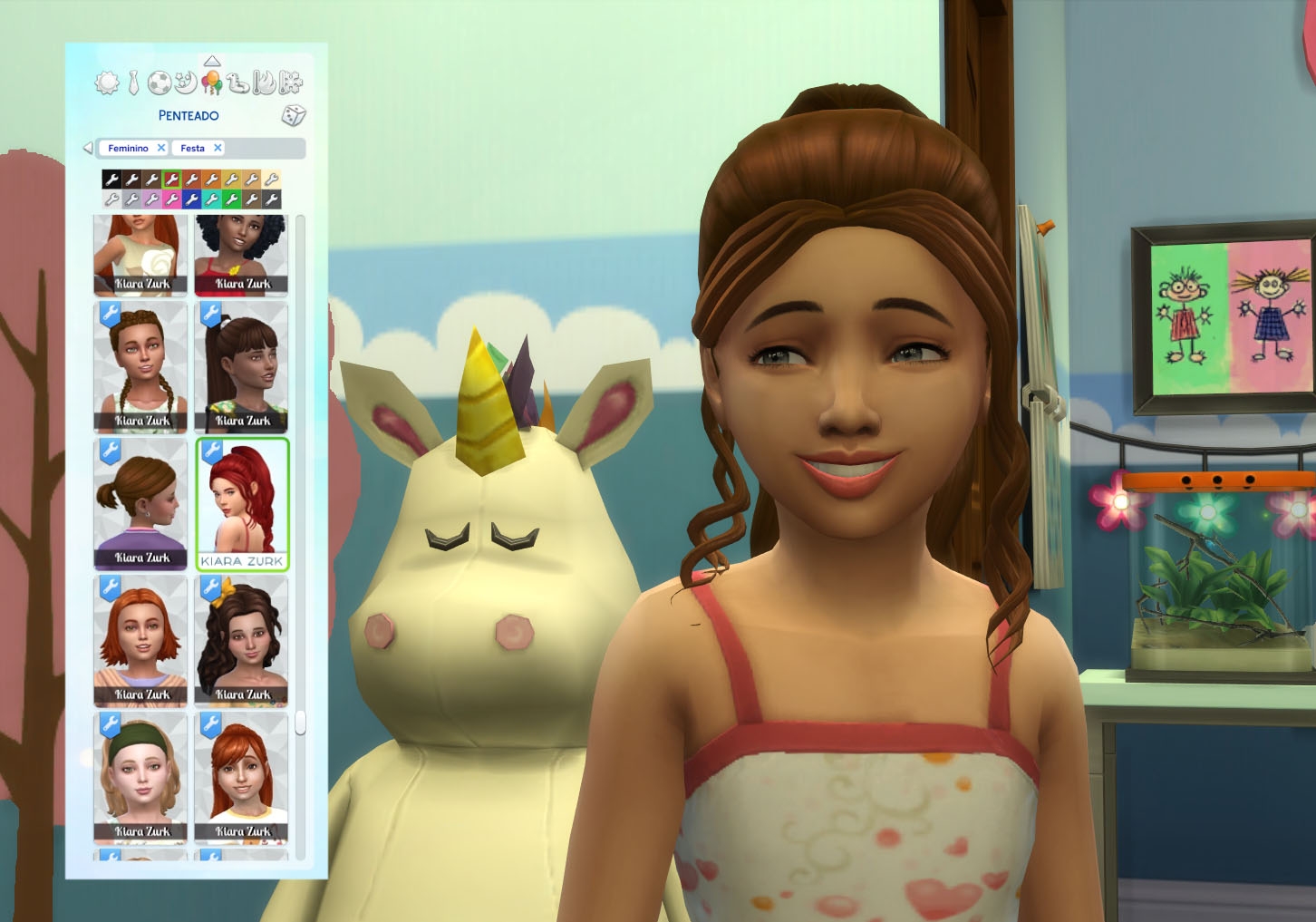Collapse the panel using the top arrow

pyautogui.click(x=211, y=62)
